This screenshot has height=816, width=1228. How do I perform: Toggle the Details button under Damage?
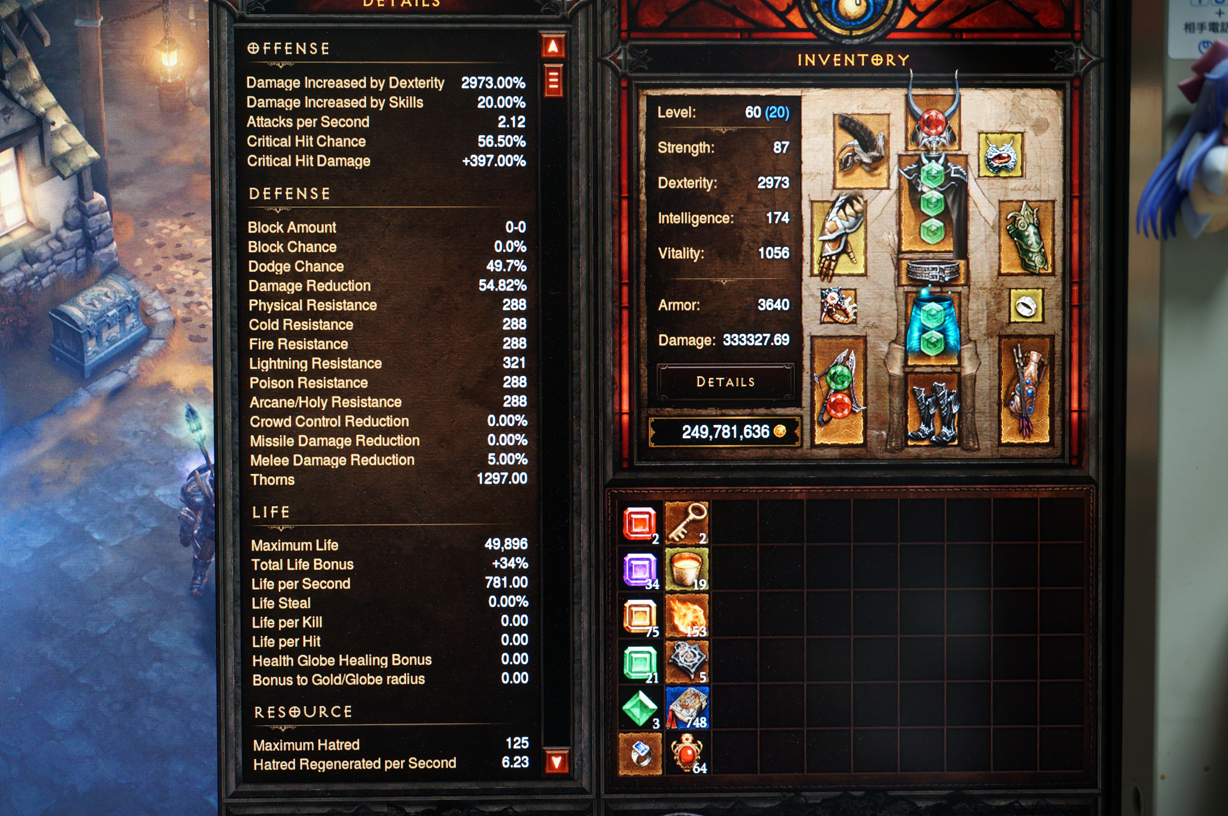click(x=725, y=382)
